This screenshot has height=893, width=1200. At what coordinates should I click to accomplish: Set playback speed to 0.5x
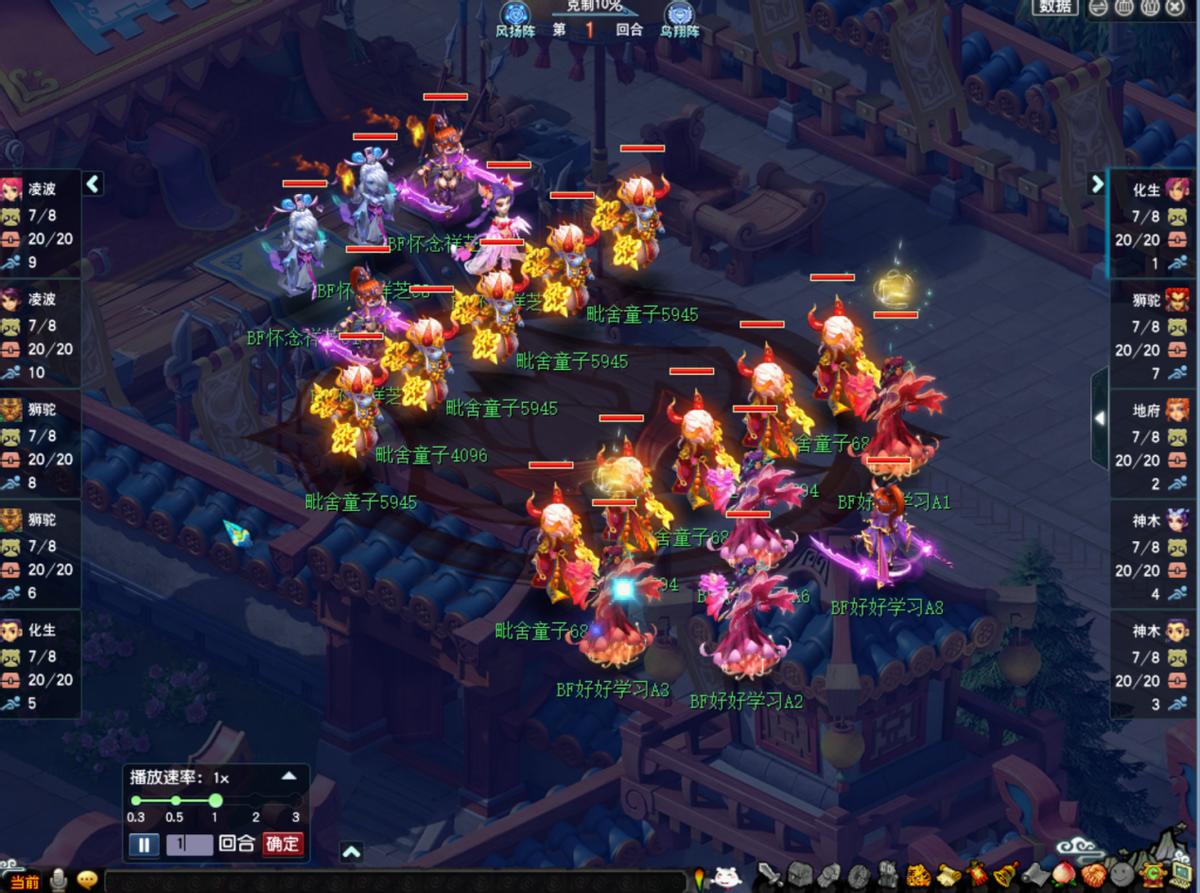[x=175, y=800]
